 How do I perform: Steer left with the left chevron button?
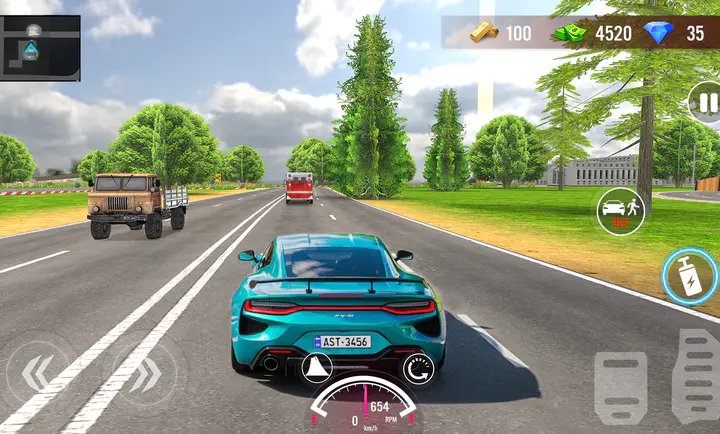(x=36, y=374)
